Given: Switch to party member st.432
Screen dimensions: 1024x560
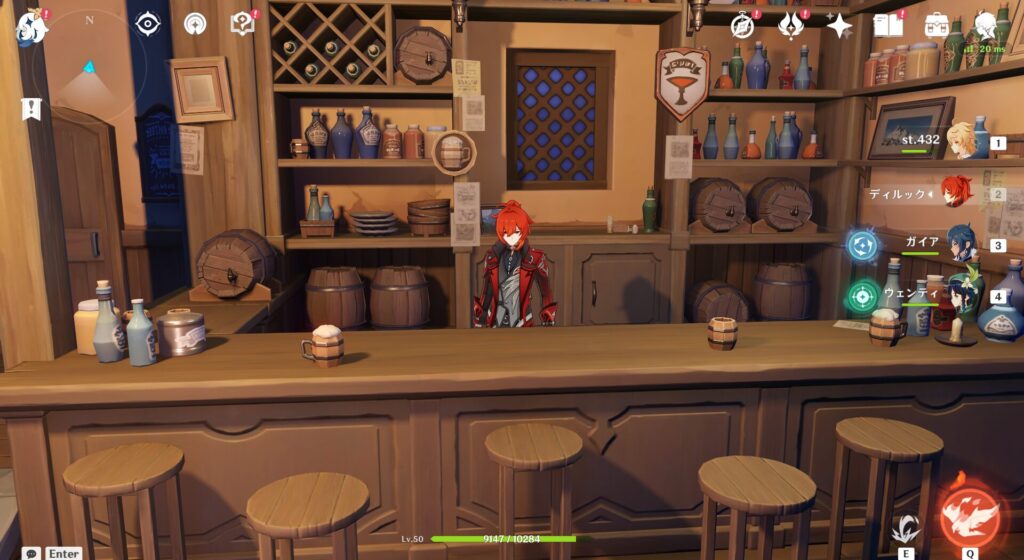Looking at the screenshot, I should click(x=961, y=142).
